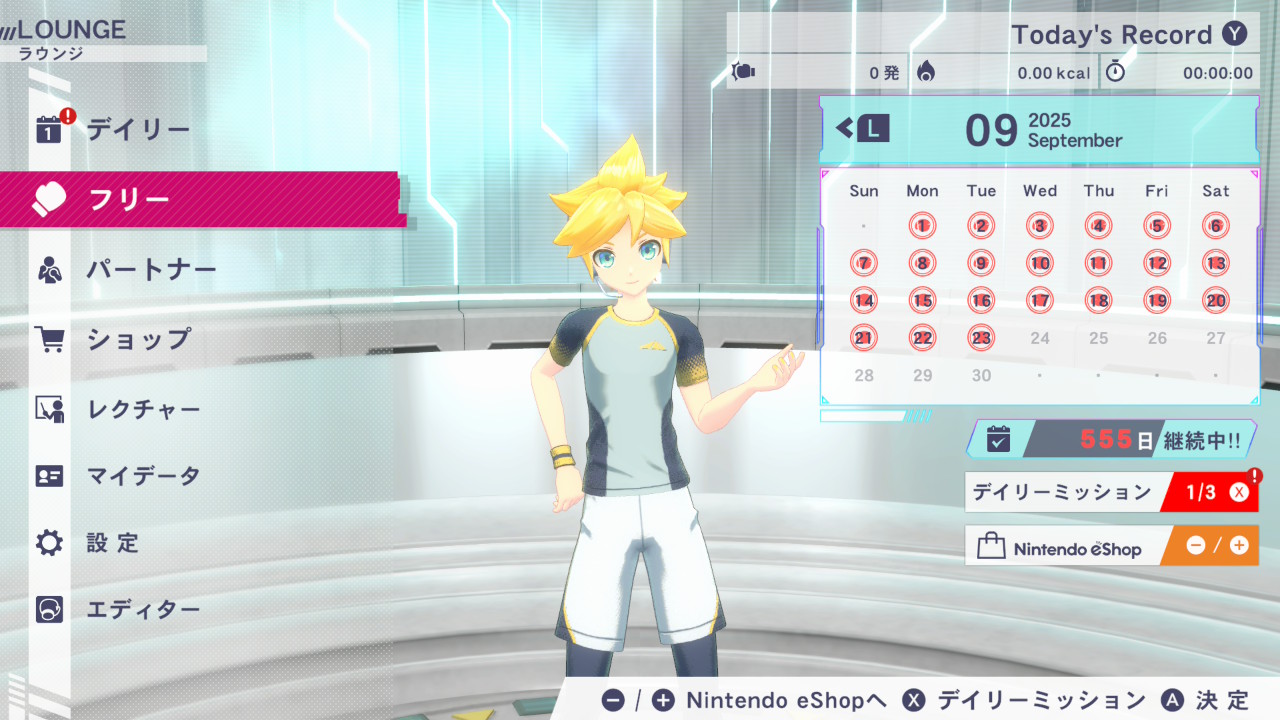Image resolution: width=1280 pixels, height=720 pixels.
Task: Open the デイリーミッション 1/3 button
Action: (1111, 492)
